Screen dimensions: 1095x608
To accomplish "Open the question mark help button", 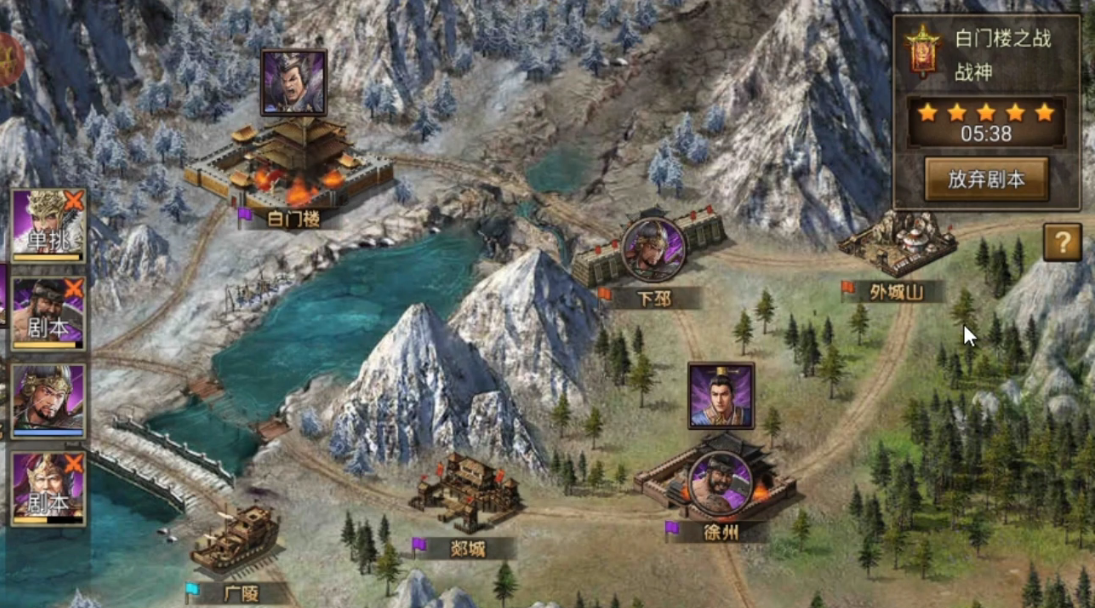I will tap(1062, 242).
